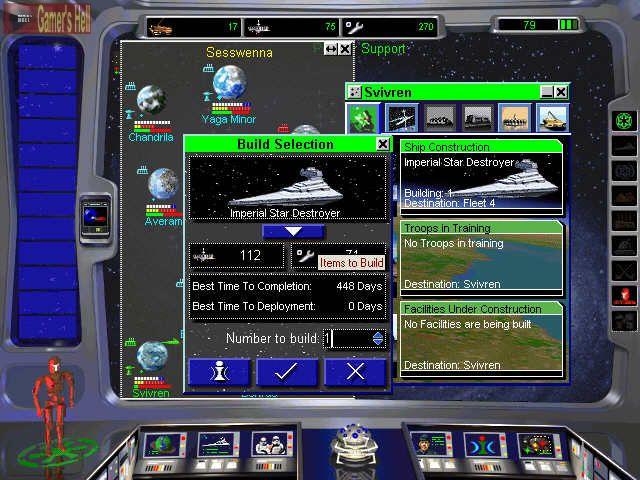Expand the ship type dropdown arrow
The height and width of the screenshot is (480, 640).
coord(287,231)
